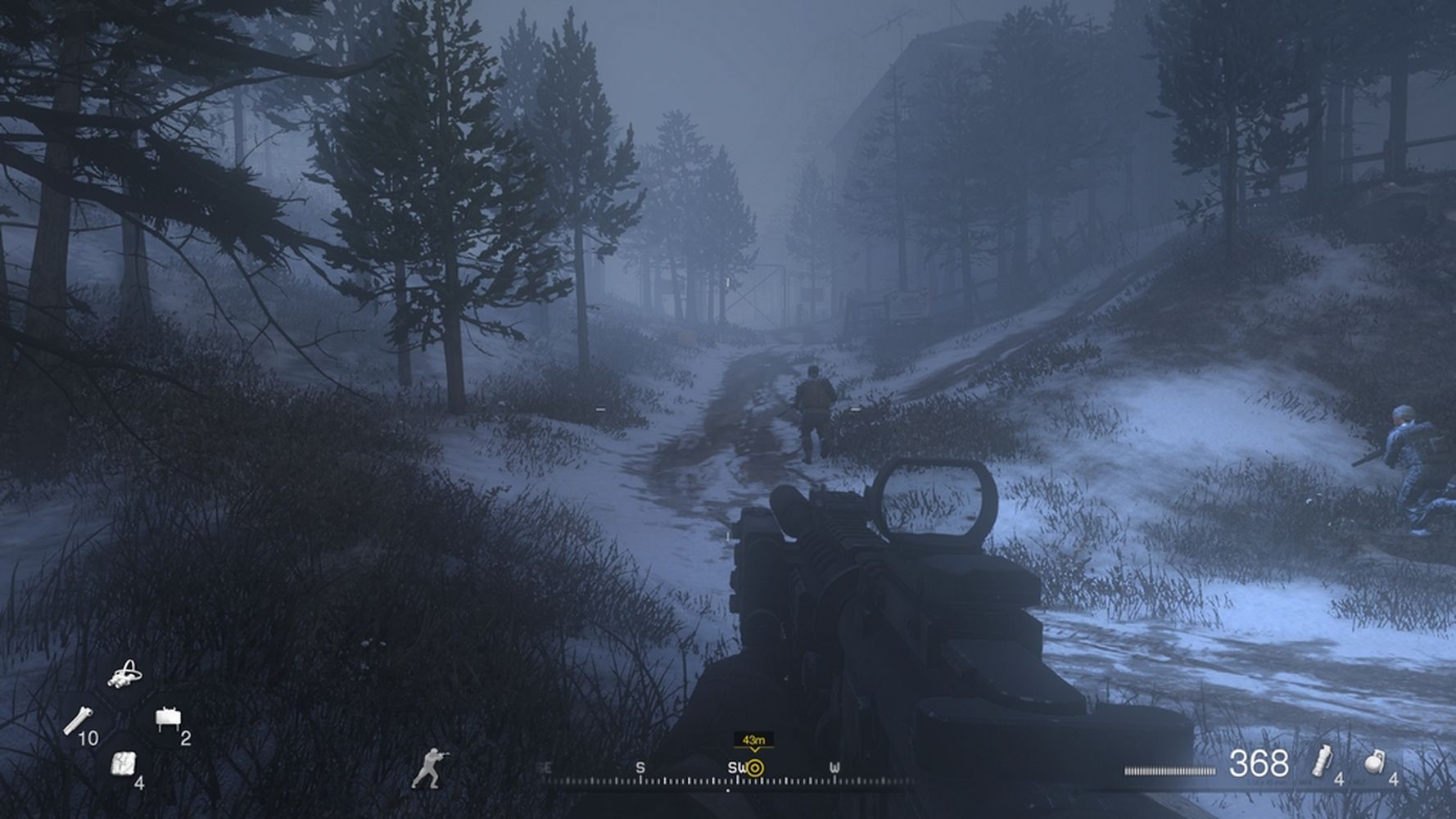Image resolution: width=1456 pixels, height=819 pixels.
Task: Select the C4 explosive pack slot
Action: point(122,762)
